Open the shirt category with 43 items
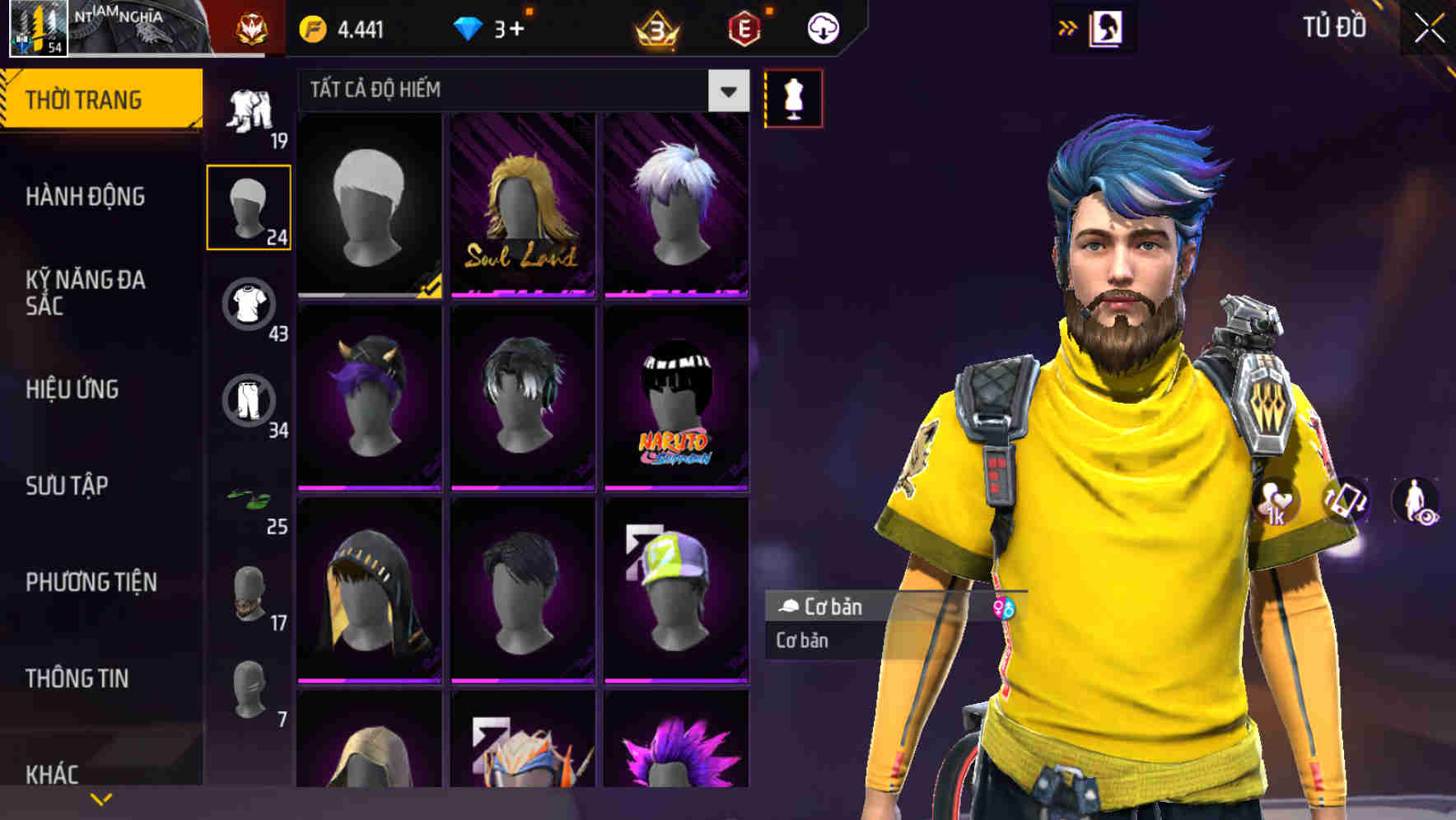 (x=250, y=305)
